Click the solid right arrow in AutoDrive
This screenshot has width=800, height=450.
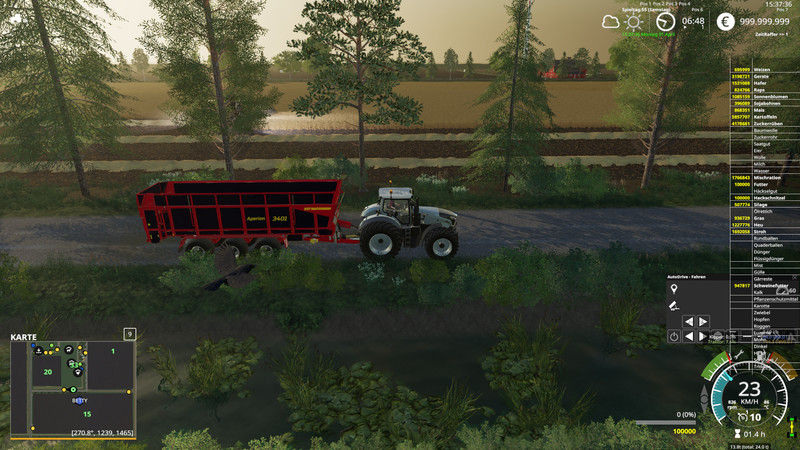(702, 337)
